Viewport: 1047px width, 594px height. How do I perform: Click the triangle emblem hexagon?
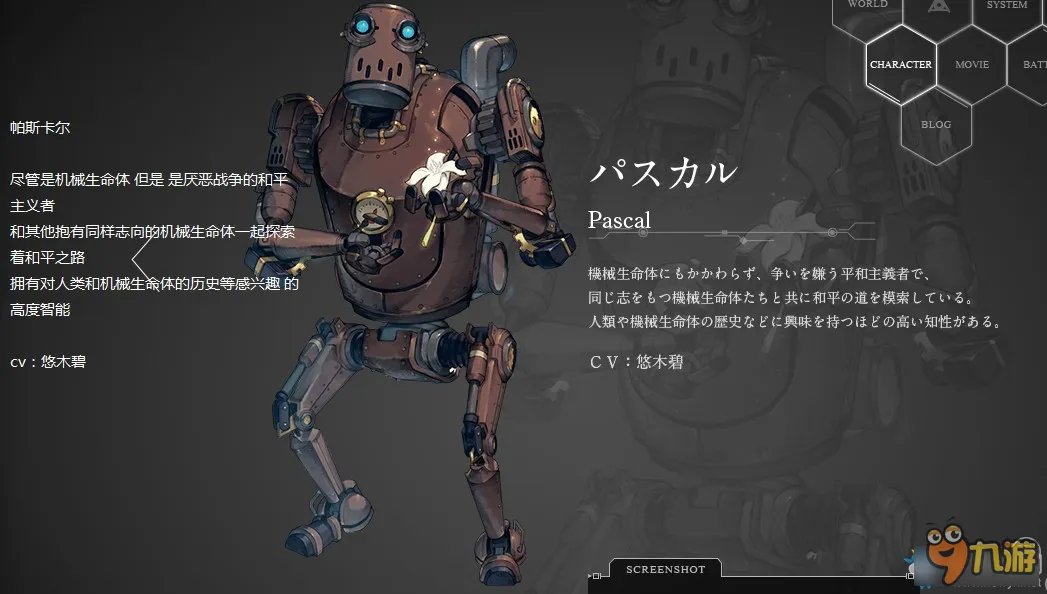tap(937, 8)
